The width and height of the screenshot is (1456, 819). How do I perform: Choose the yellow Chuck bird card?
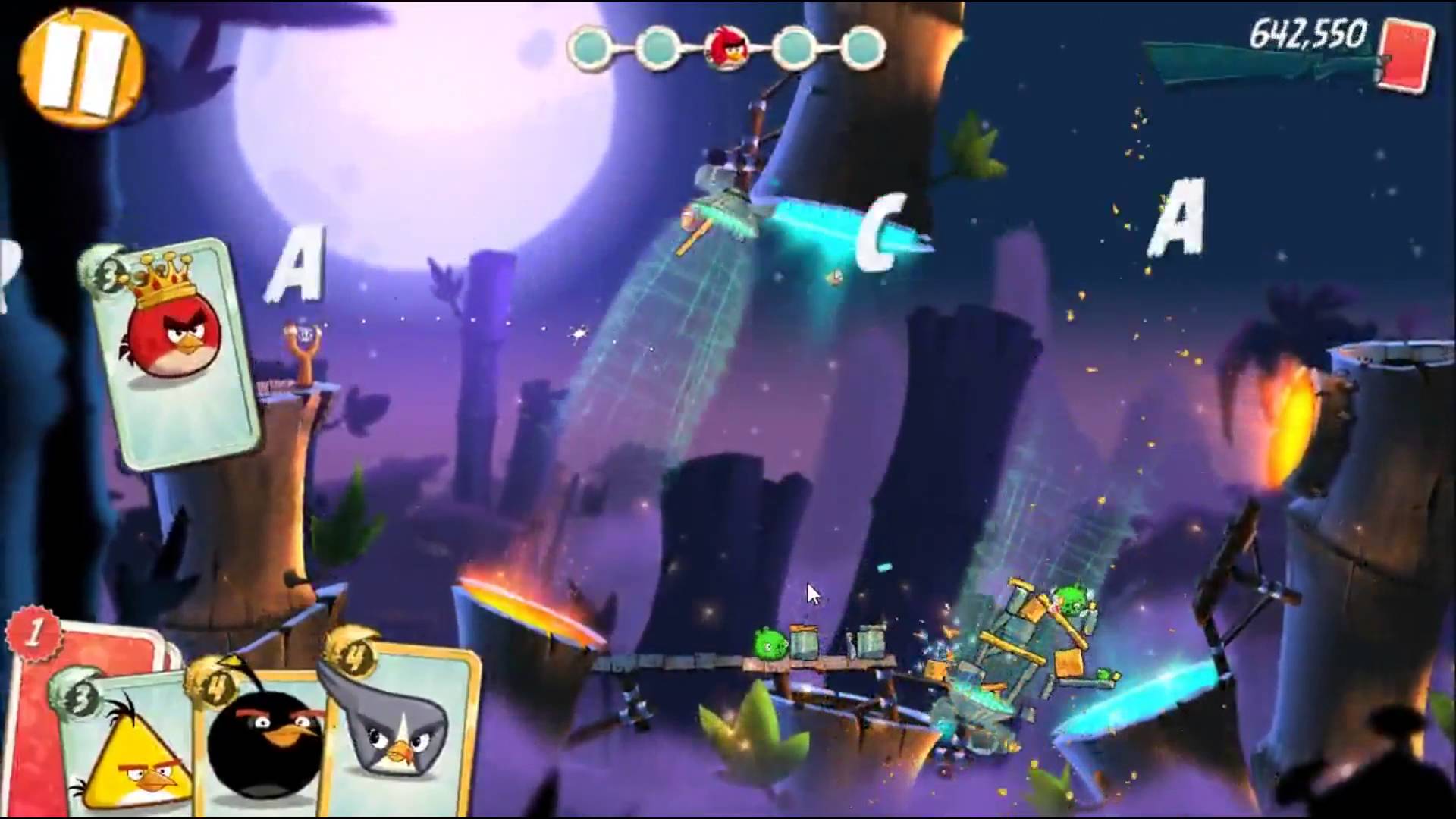[129, 751]
